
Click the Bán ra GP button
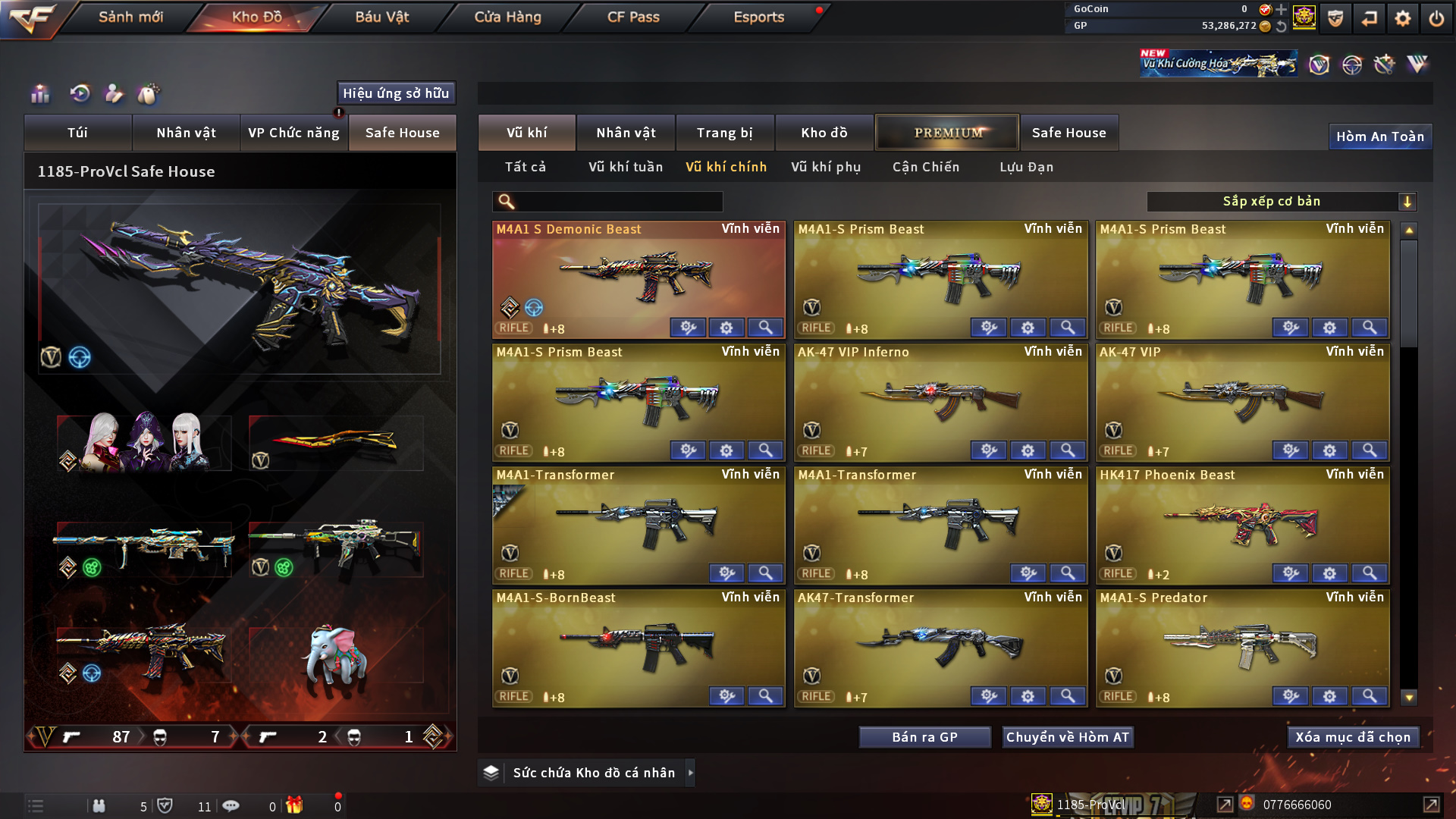pos(924,737)
